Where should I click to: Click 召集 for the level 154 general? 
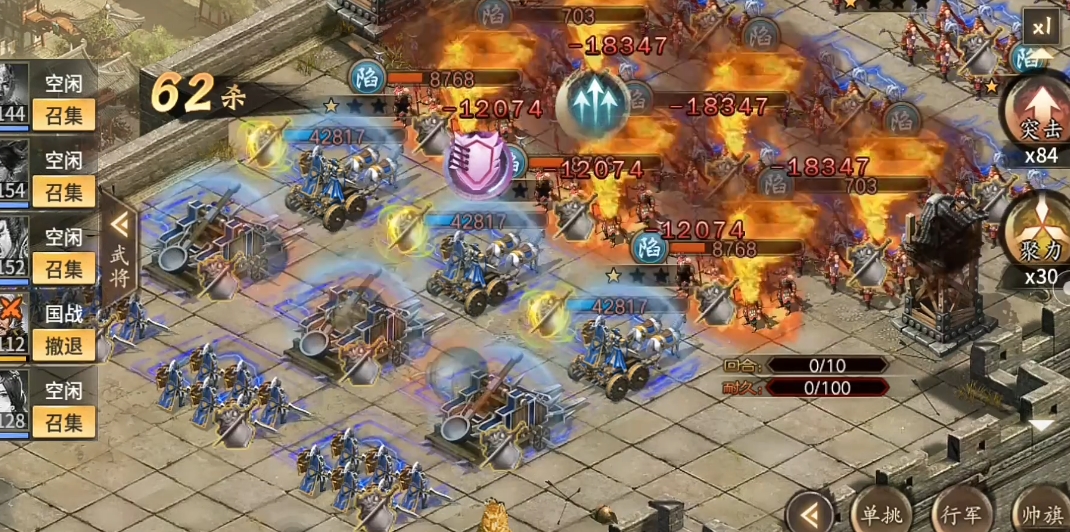coord(64,191)
